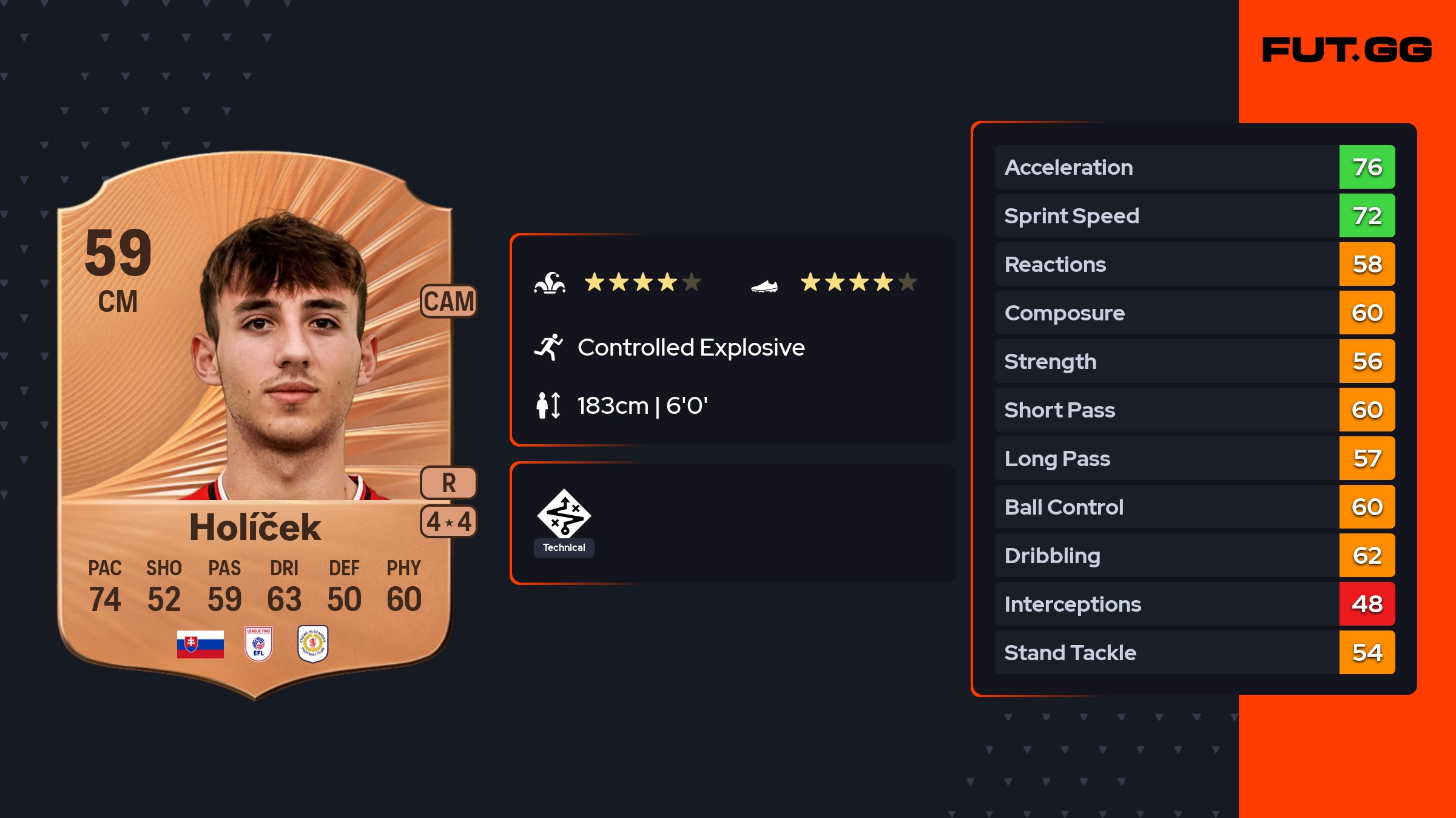1456x818 pixels.
Task: Click the FUT.GG logo
Action: coord(1347,50)
